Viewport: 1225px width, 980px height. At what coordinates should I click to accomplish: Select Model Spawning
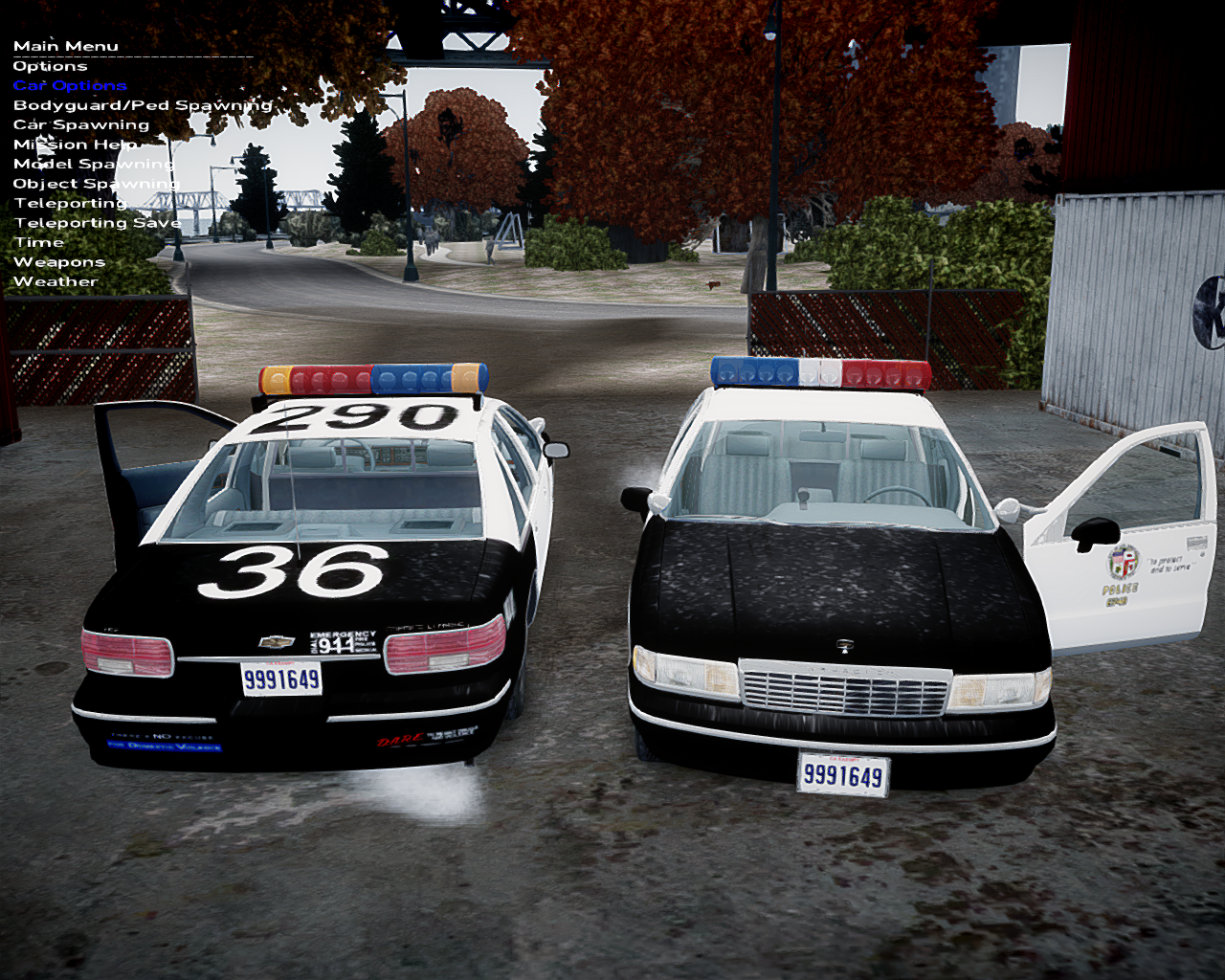click(x=93, y=165)
